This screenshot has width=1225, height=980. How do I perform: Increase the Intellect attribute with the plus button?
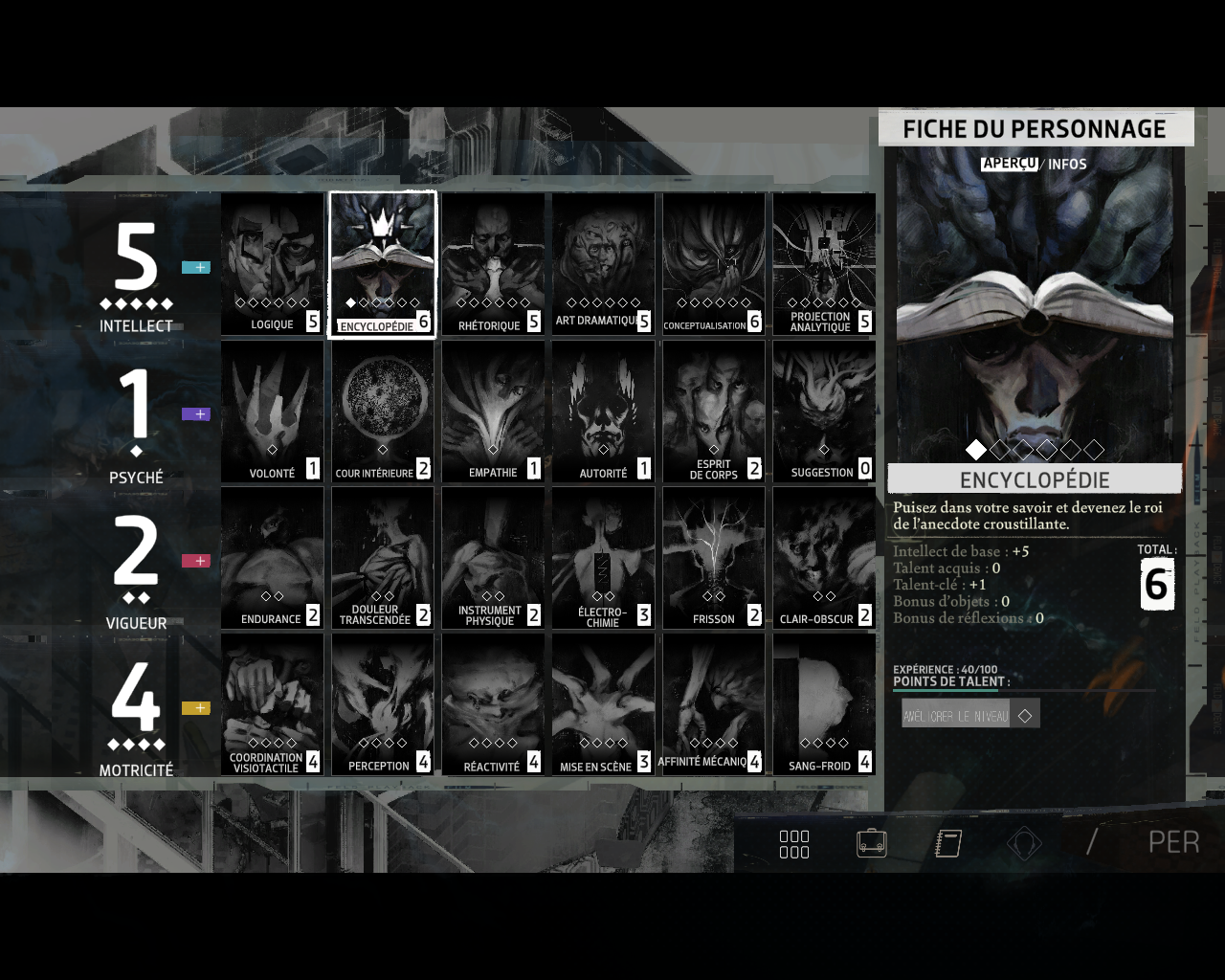tap(196, 268)
